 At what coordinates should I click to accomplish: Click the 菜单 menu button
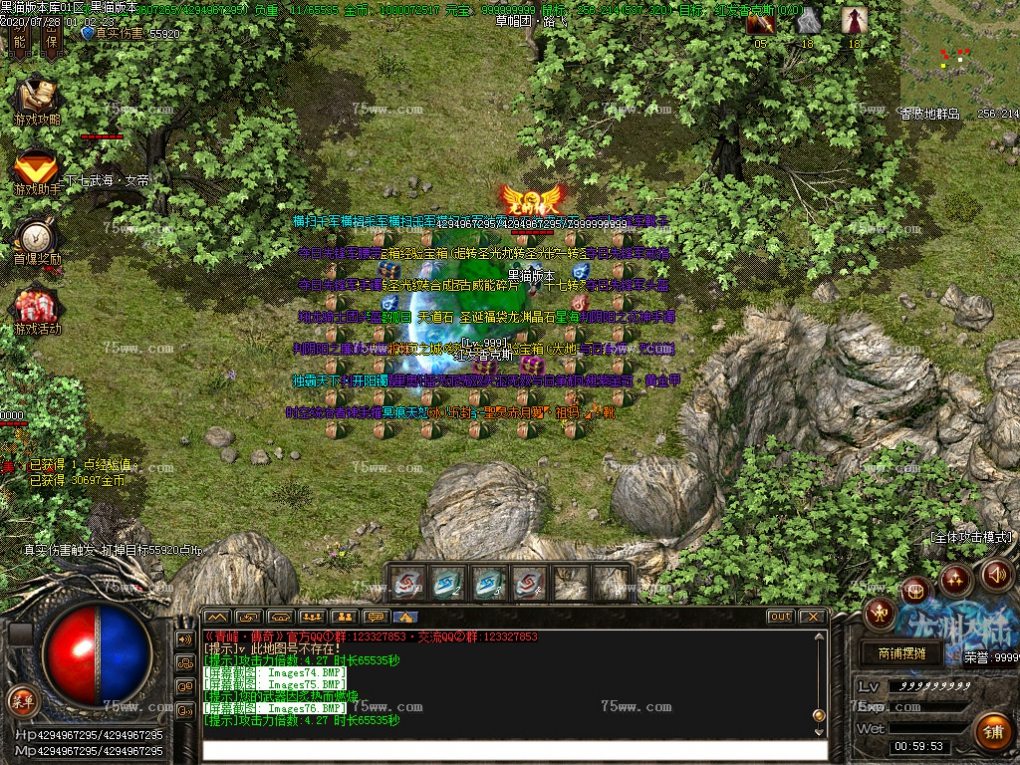click(19, 698)
